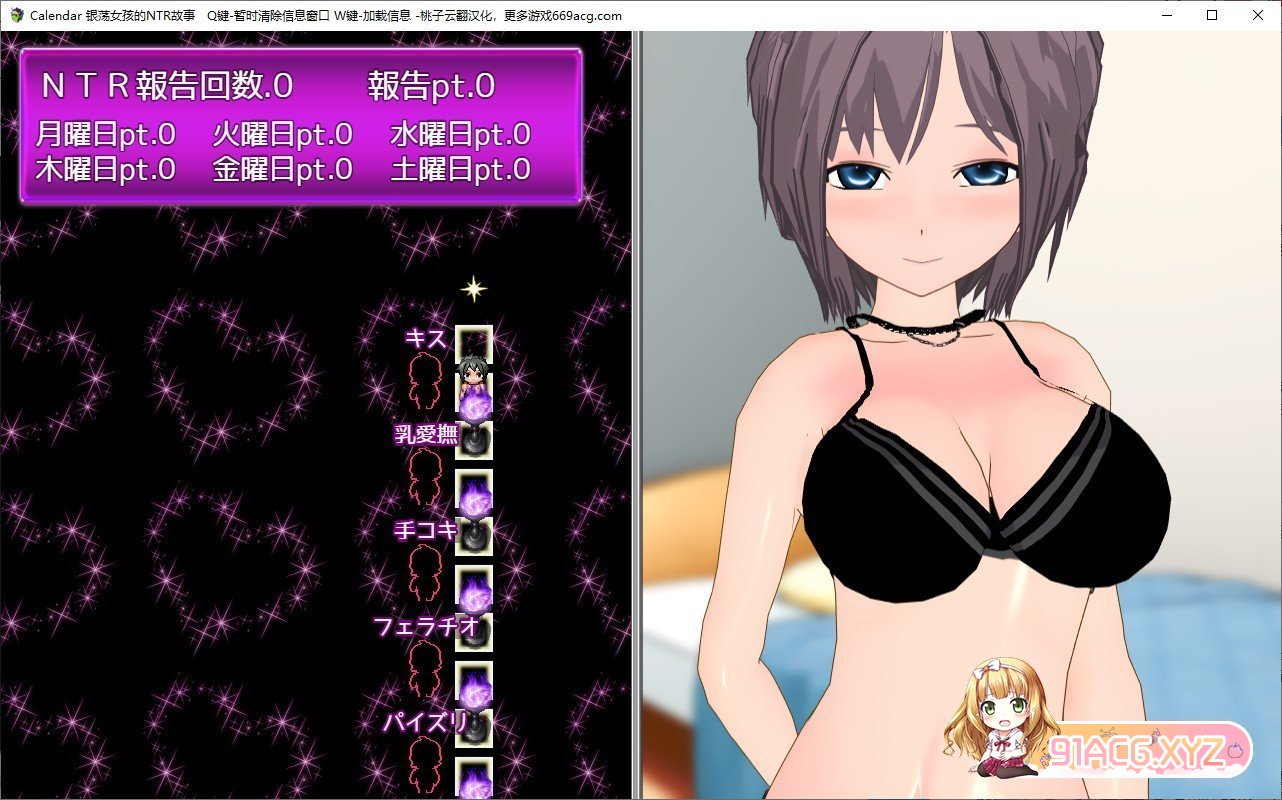Choose the tile beside the キス label
The image size is (1282, 800).
pos(474,343)
